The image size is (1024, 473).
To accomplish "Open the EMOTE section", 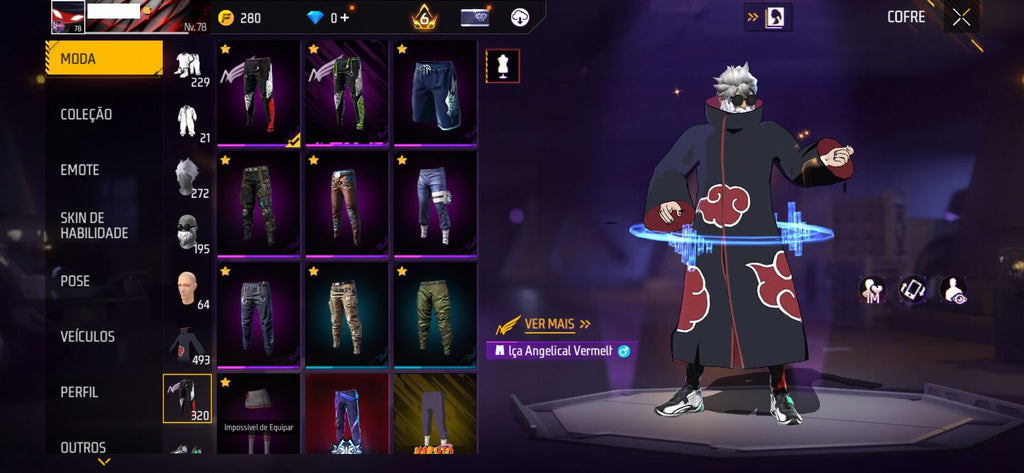I will 80,171.
